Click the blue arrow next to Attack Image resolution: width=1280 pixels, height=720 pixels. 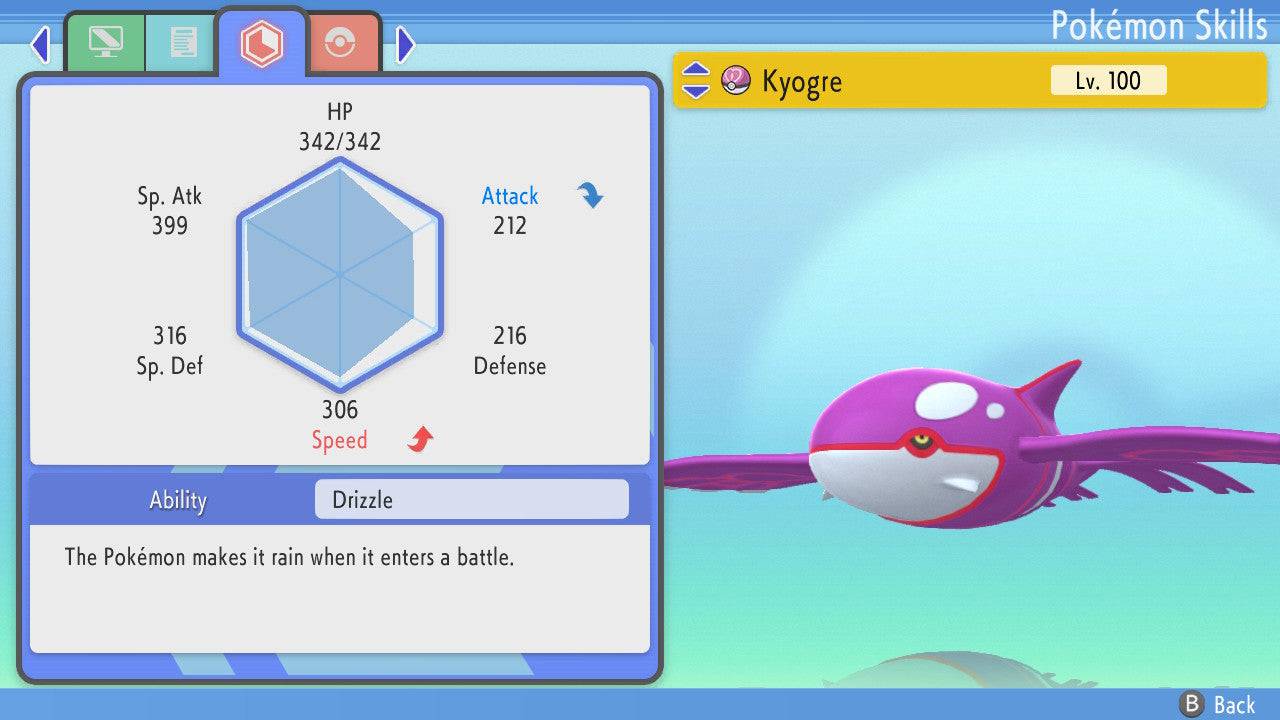click(590, 196)
